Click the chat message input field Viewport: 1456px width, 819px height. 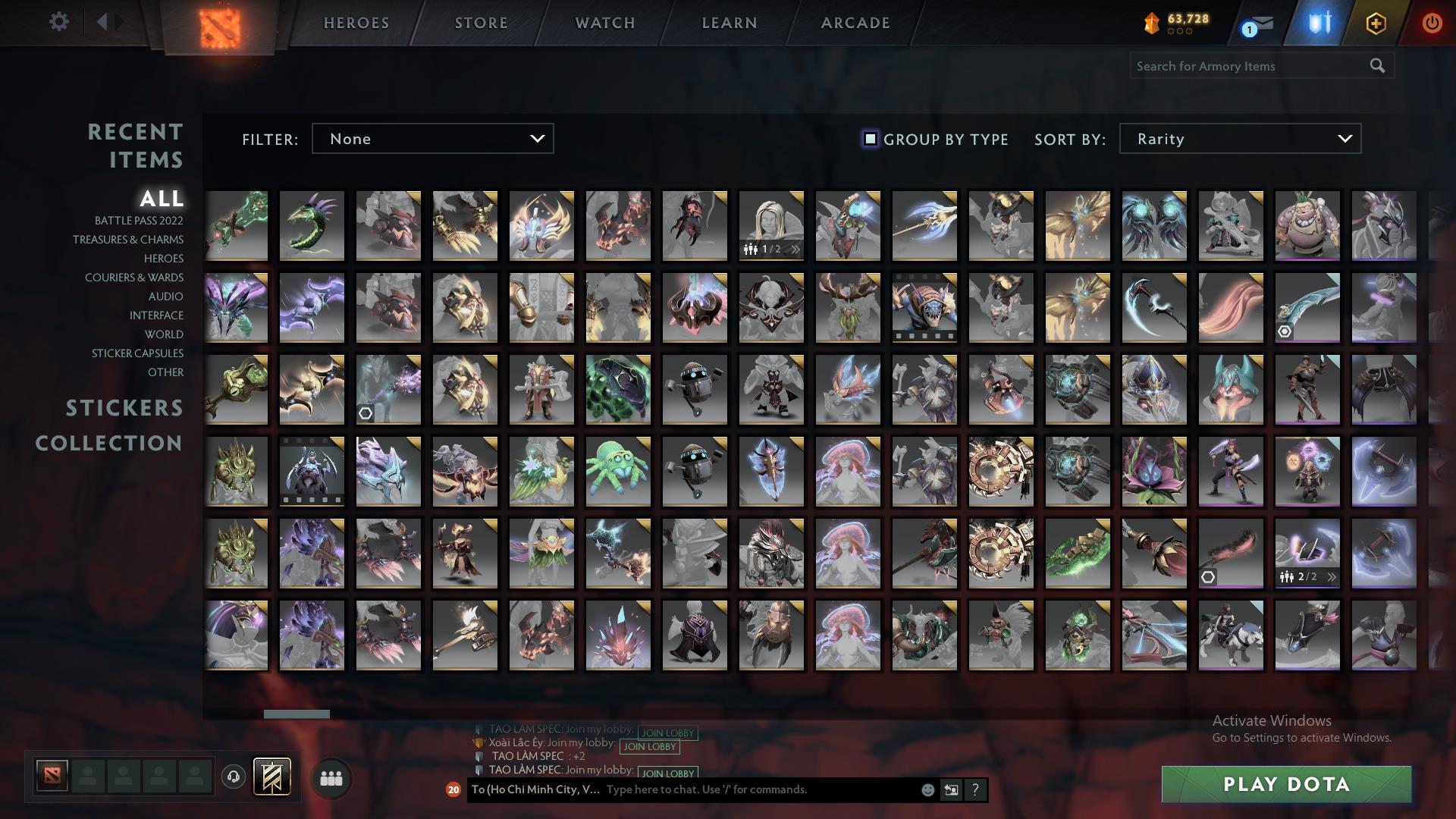click(x=720, y=789)
